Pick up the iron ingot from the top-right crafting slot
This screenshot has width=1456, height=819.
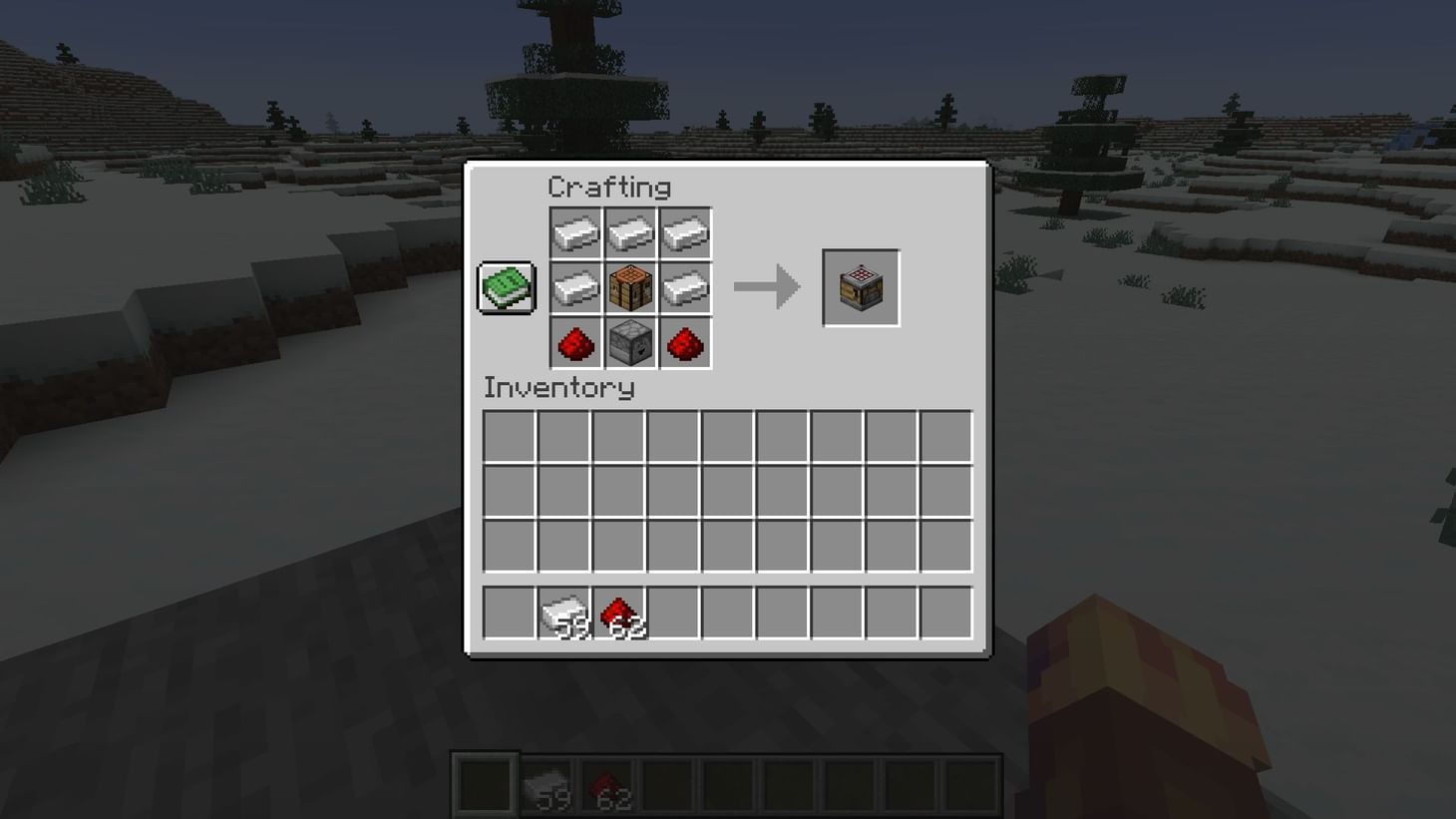(x=685, y=231)
